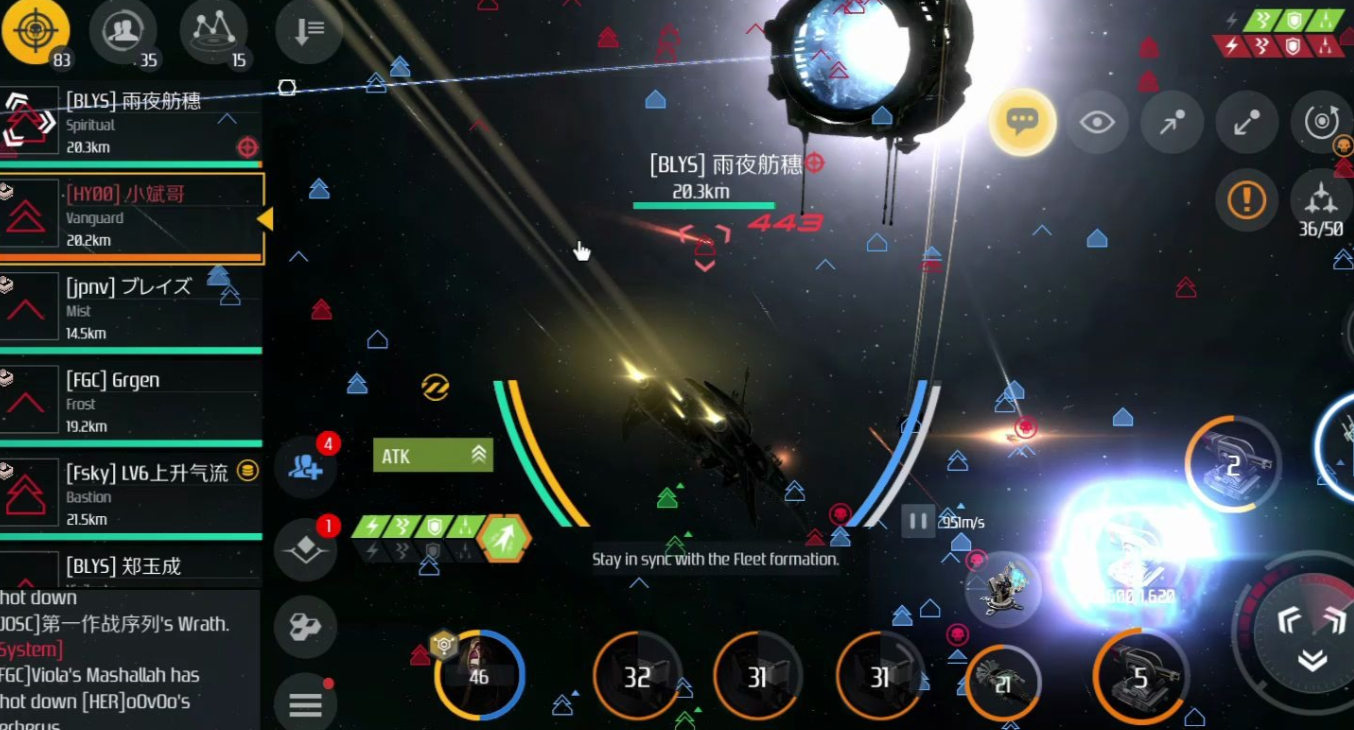Image resolution: width=1354 pixels, height=730 pixels.
Task: Toggle the list sort arrow button
Action: point(307,32)
